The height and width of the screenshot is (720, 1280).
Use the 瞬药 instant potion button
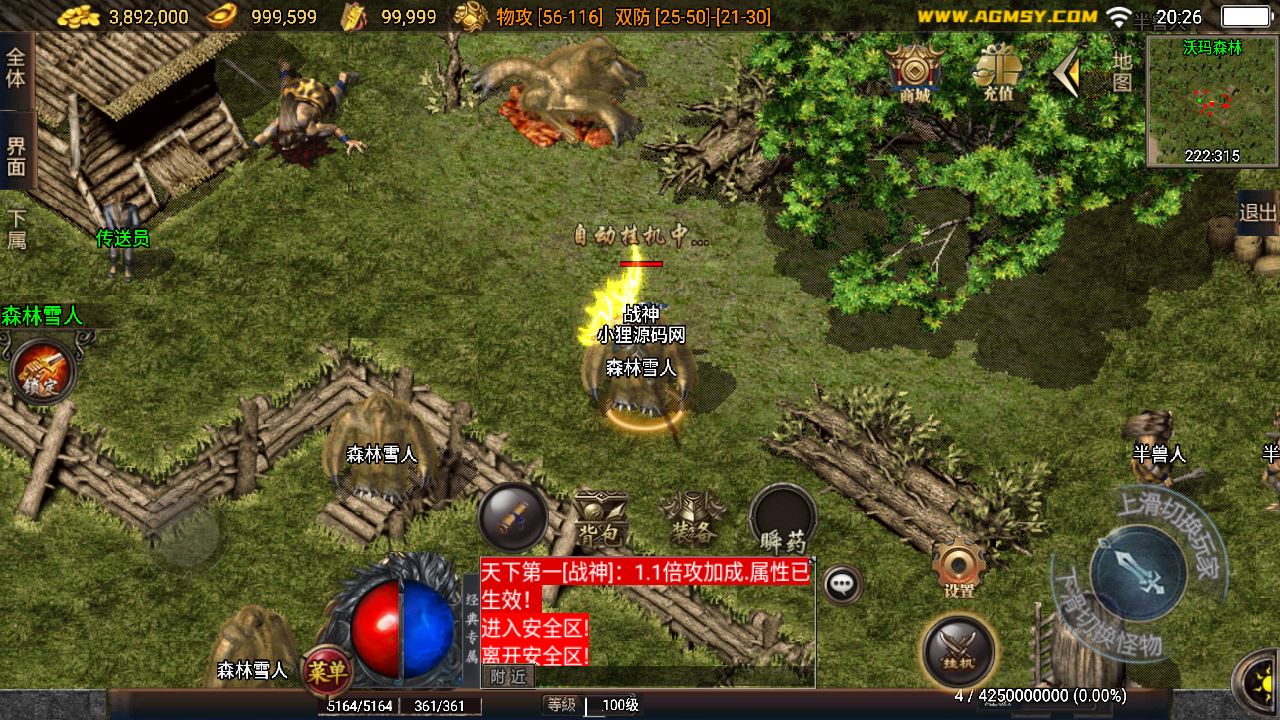click(x=783, y=518)
